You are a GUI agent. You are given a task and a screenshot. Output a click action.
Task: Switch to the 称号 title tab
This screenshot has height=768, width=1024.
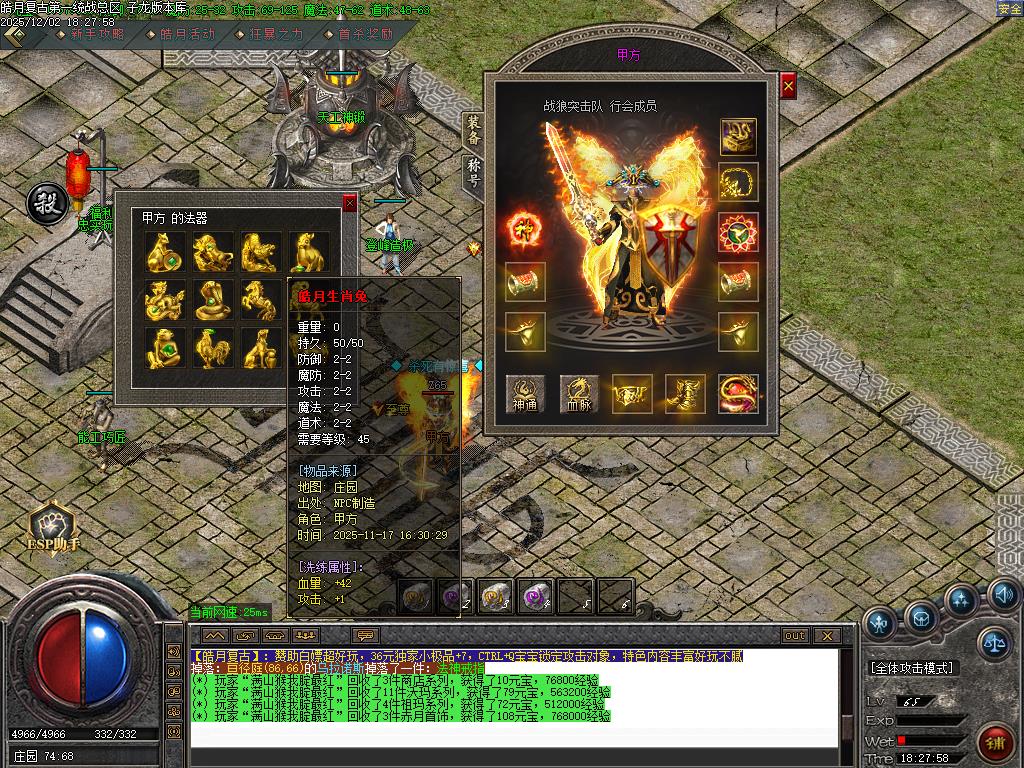pos(473,172)
